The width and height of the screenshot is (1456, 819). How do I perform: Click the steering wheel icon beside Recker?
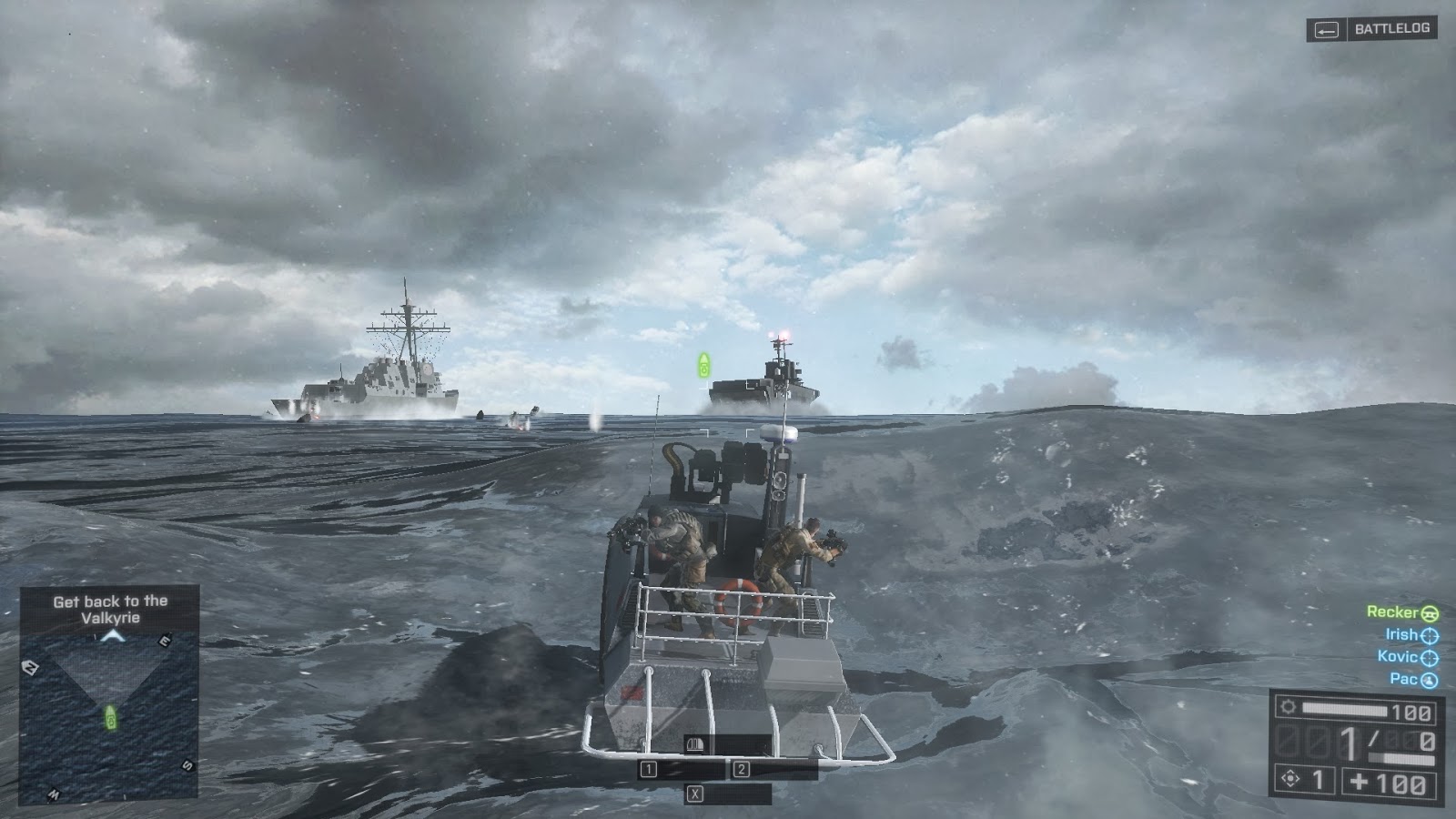1431,613
